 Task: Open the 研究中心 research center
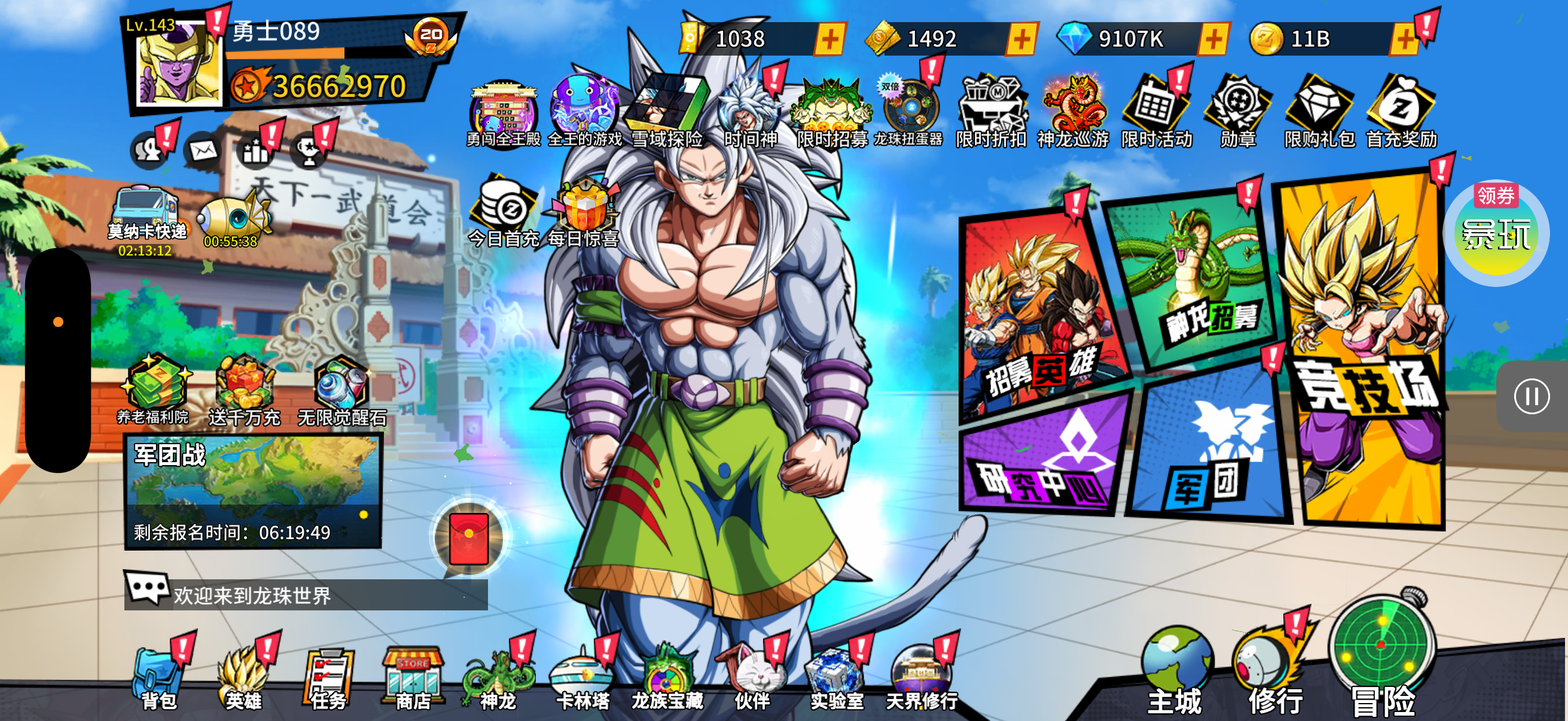point(1044,456)
